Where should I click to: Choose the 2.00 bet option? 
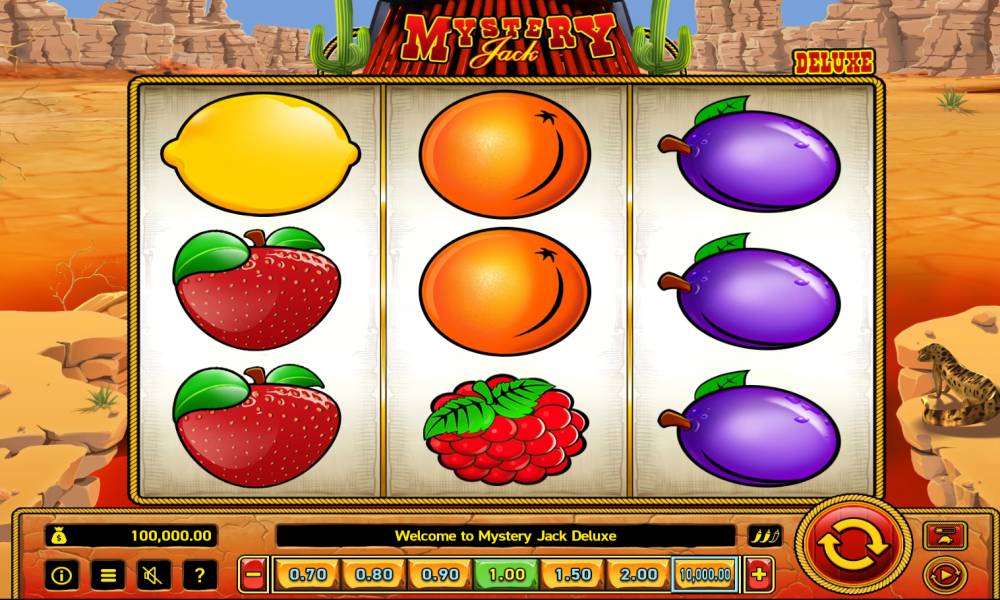click(639, 575)
